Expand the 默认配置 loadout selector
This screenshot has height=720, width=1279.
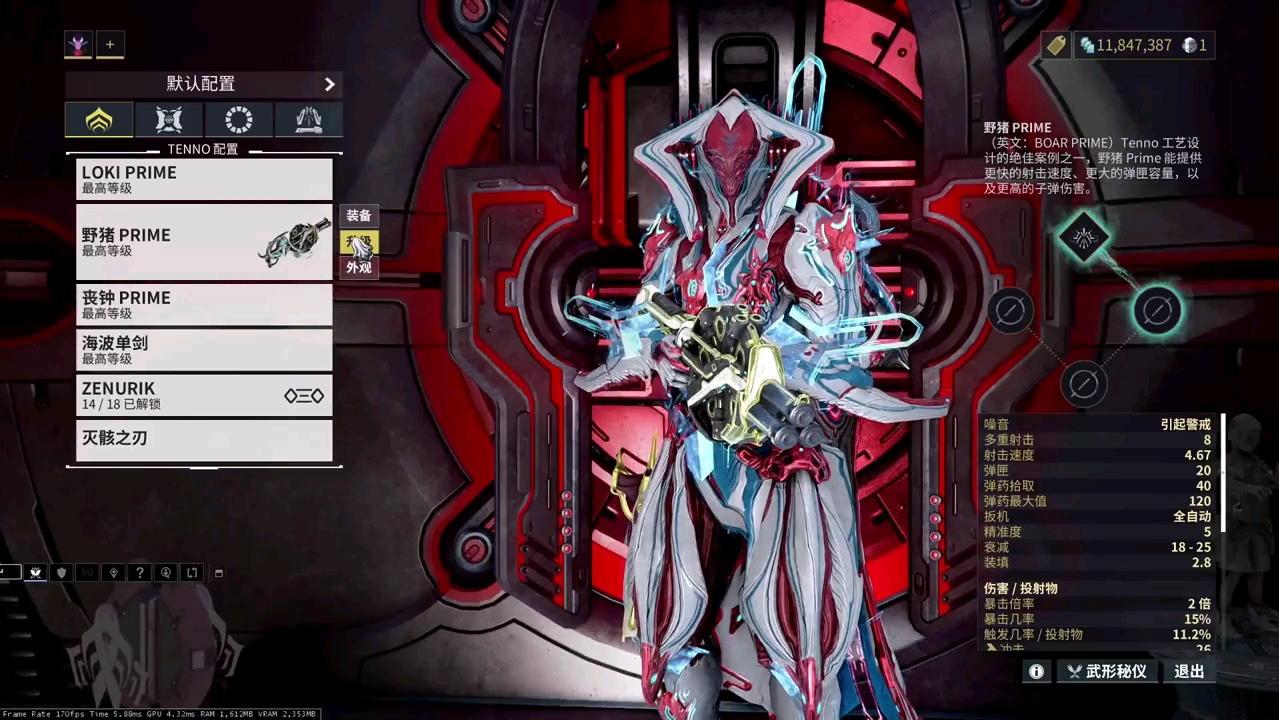click(204, 84)
